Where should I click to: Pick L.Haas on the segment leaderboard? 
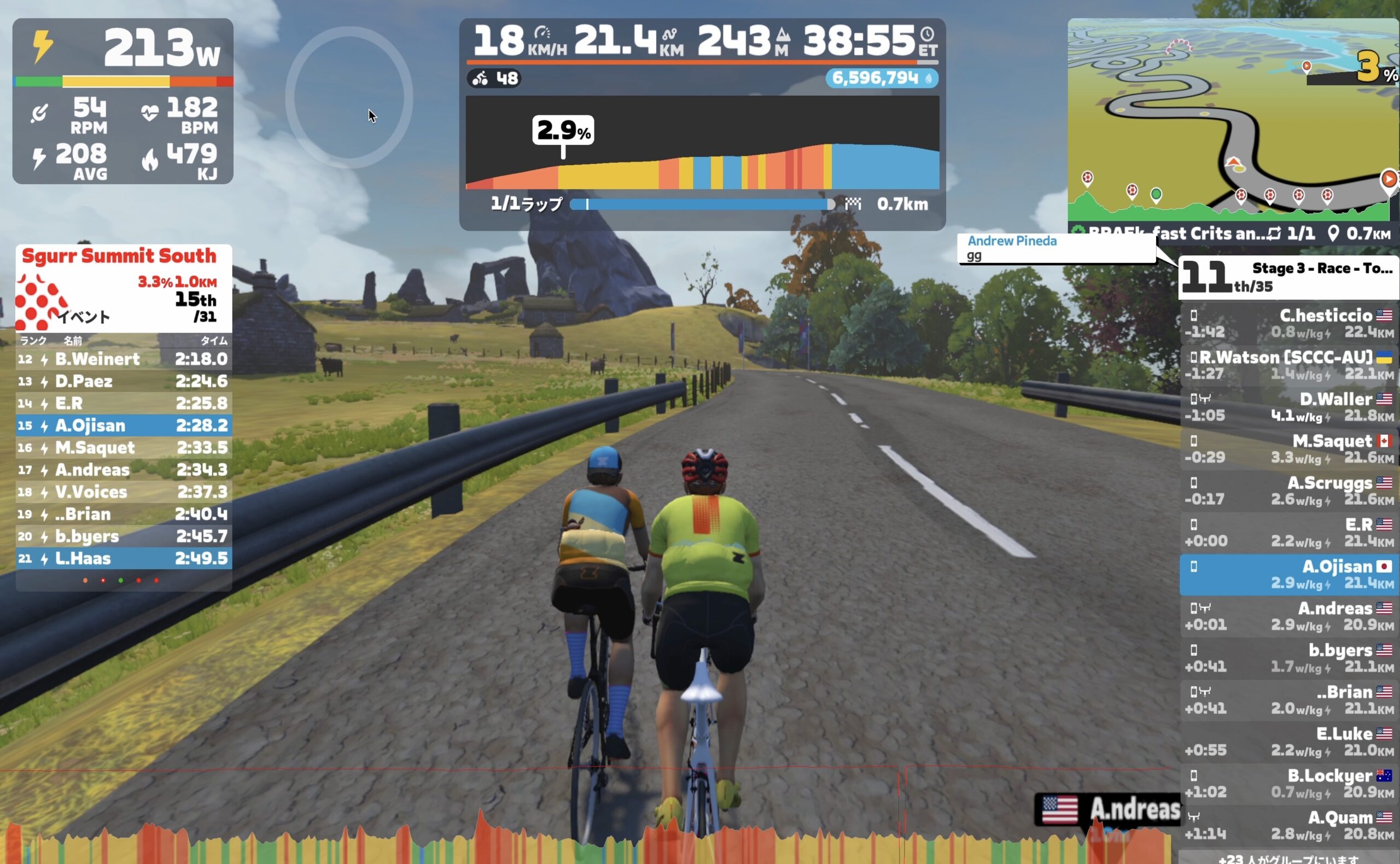(x=124, y=558)
